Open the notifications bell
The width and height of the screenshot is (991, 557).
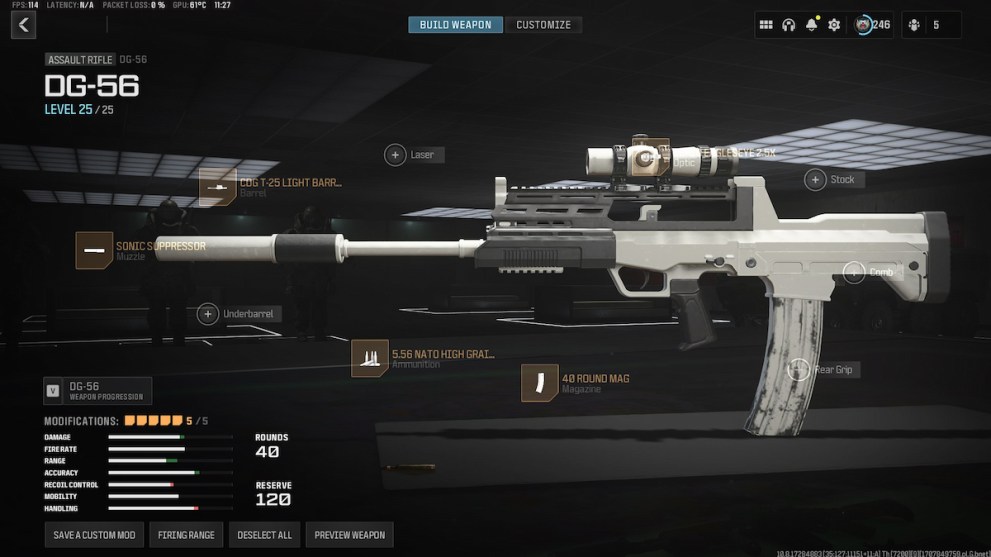(x=811, y=25)
